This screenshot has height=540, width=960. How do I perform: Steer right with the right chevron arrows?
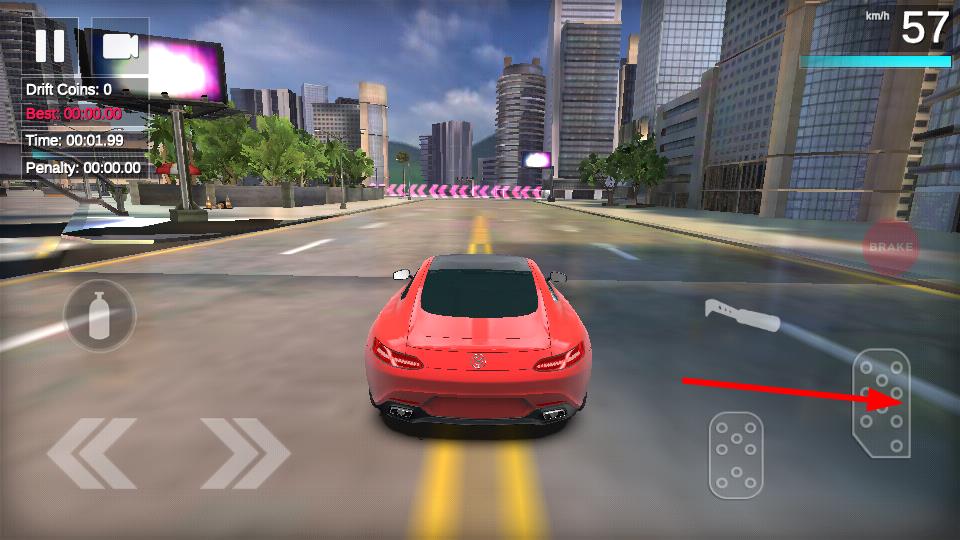(245, 452)
